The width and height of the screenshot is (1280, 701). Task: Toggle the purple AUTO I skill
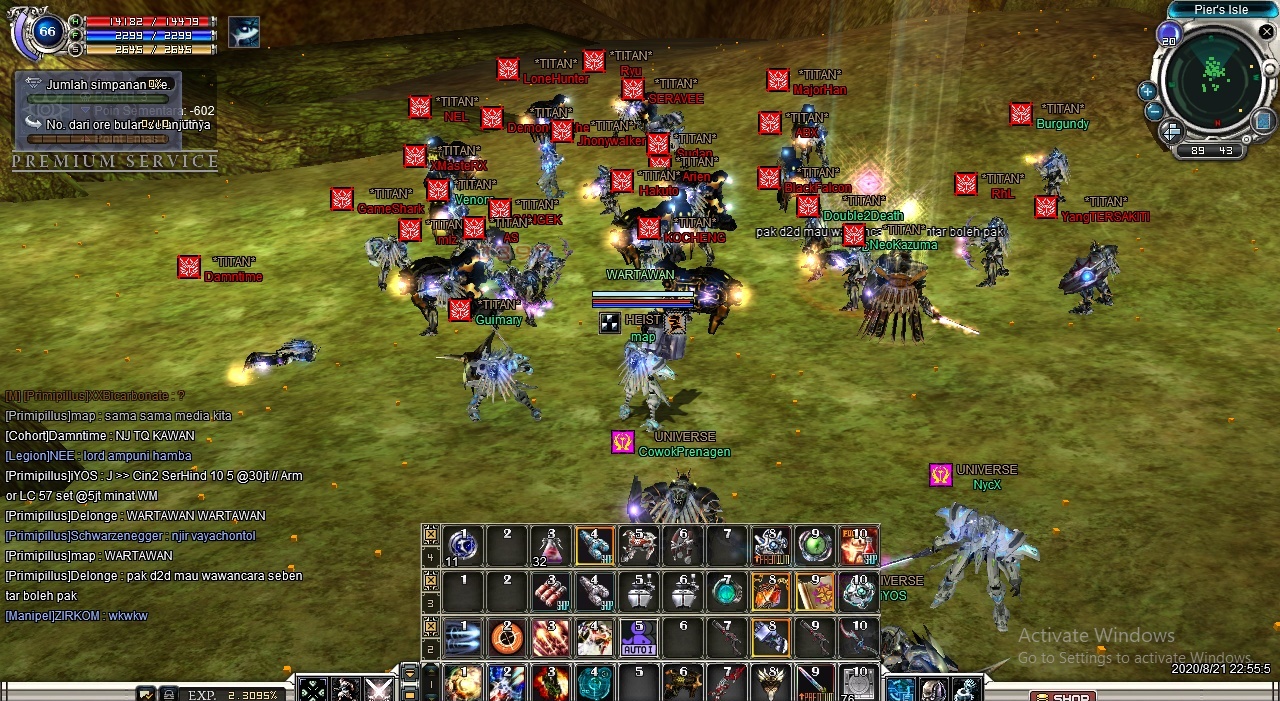pos(639,638)
